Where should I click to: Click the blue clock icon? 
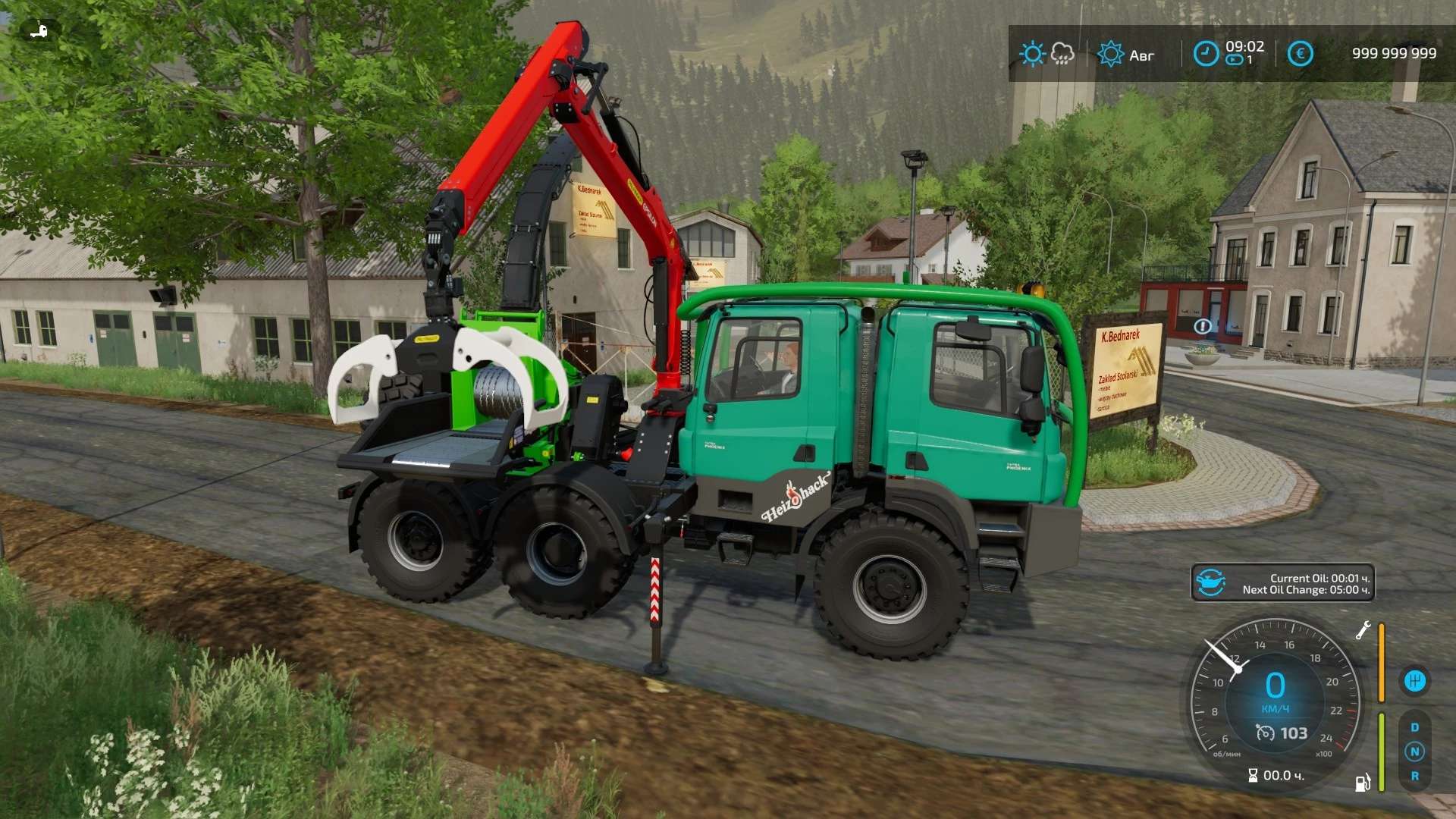[x=1206, y=54]
